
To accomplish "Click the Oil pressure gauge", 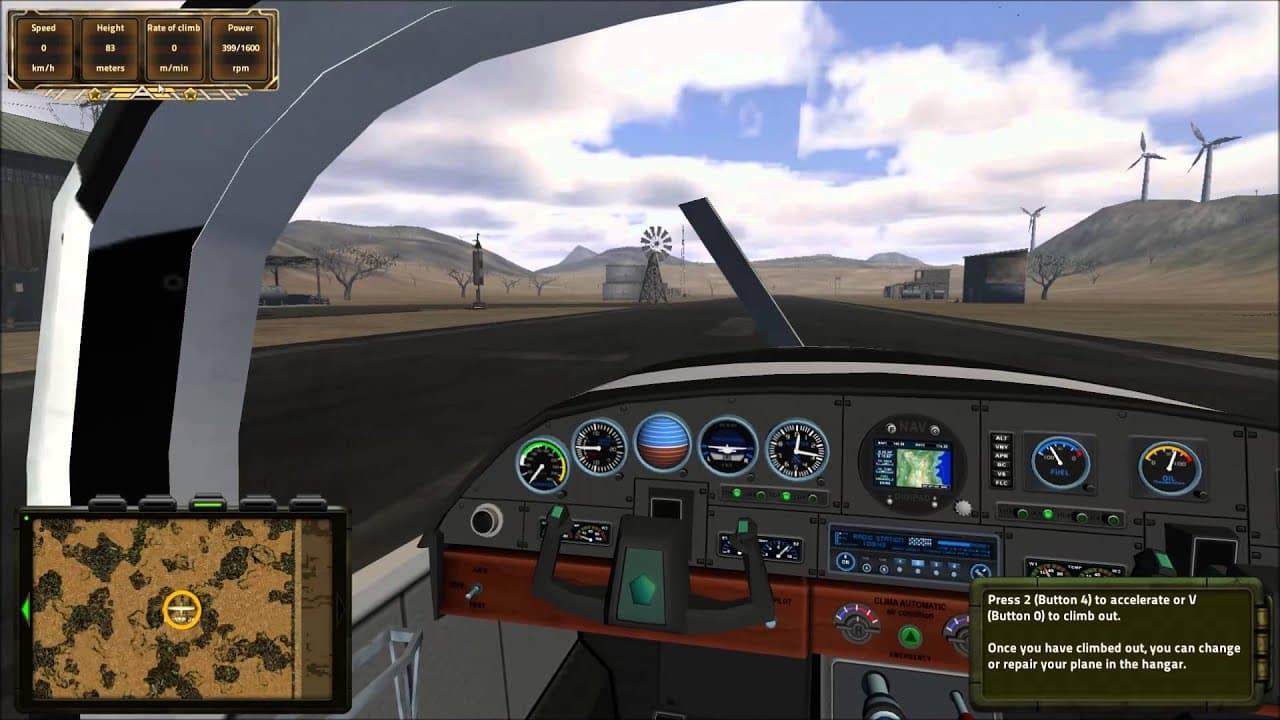I will click(1166, 463).
